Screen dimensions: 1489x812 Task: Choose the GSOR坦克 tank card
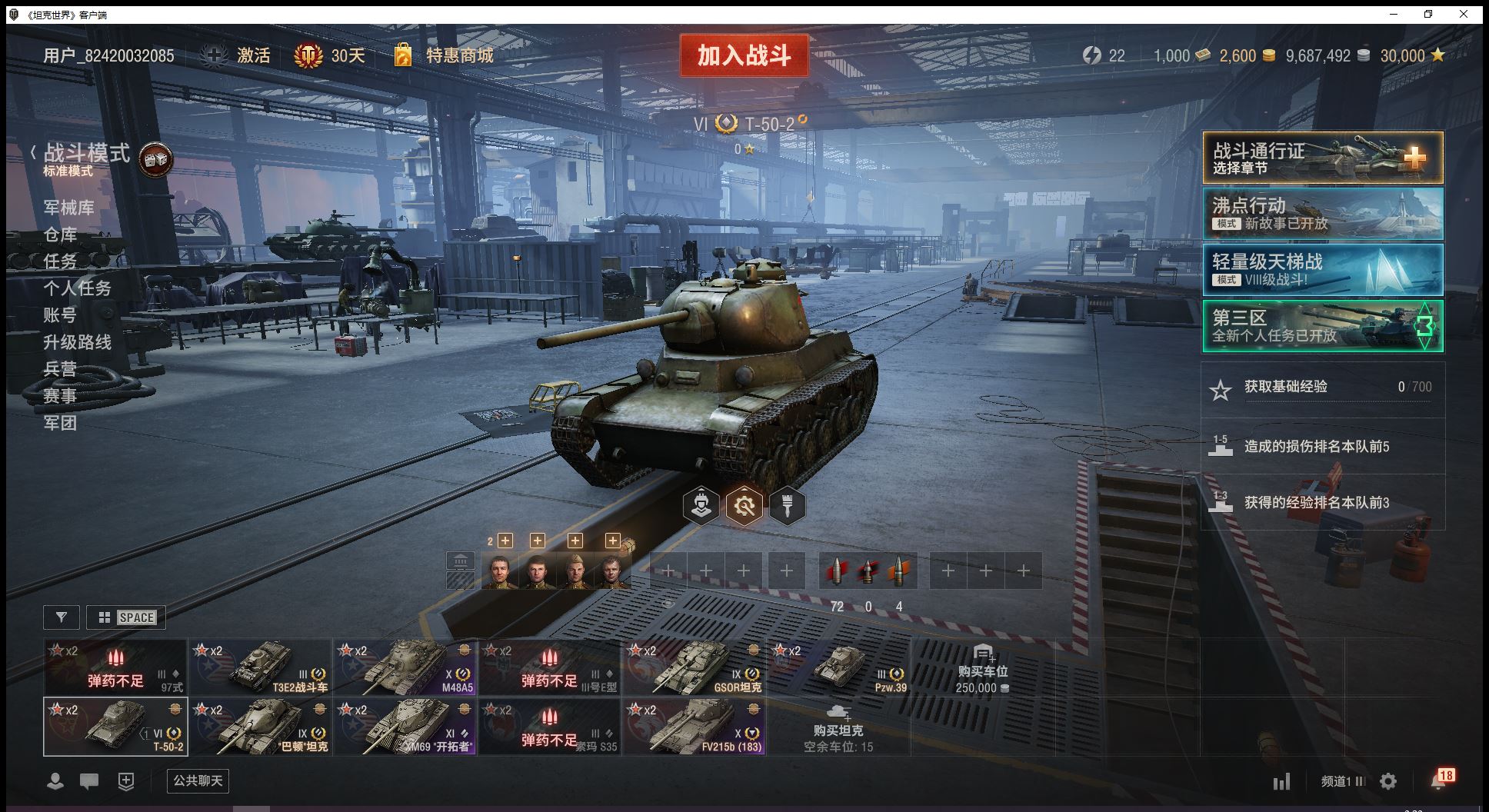point(695,667)
